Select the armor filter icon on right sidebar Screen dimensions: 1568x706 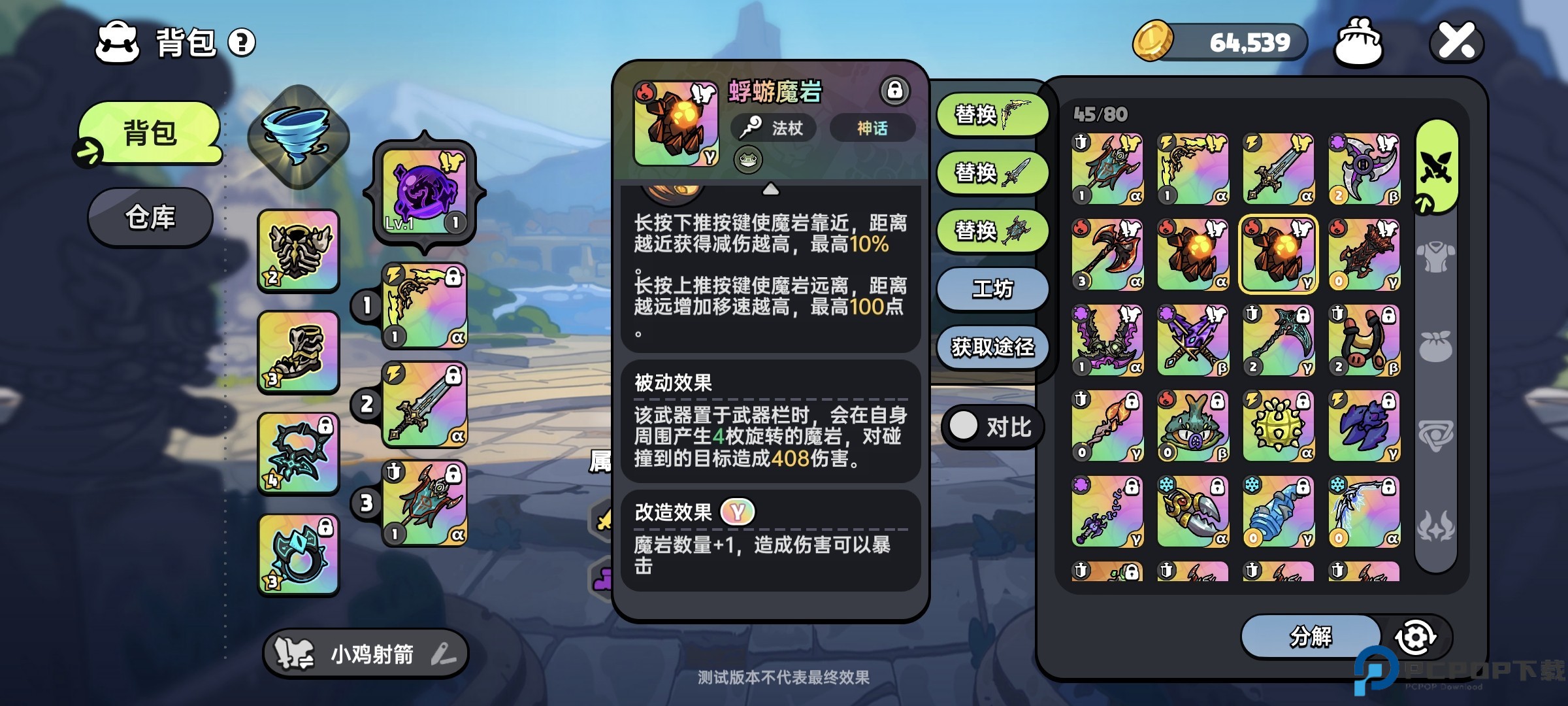pos(1435,257)
